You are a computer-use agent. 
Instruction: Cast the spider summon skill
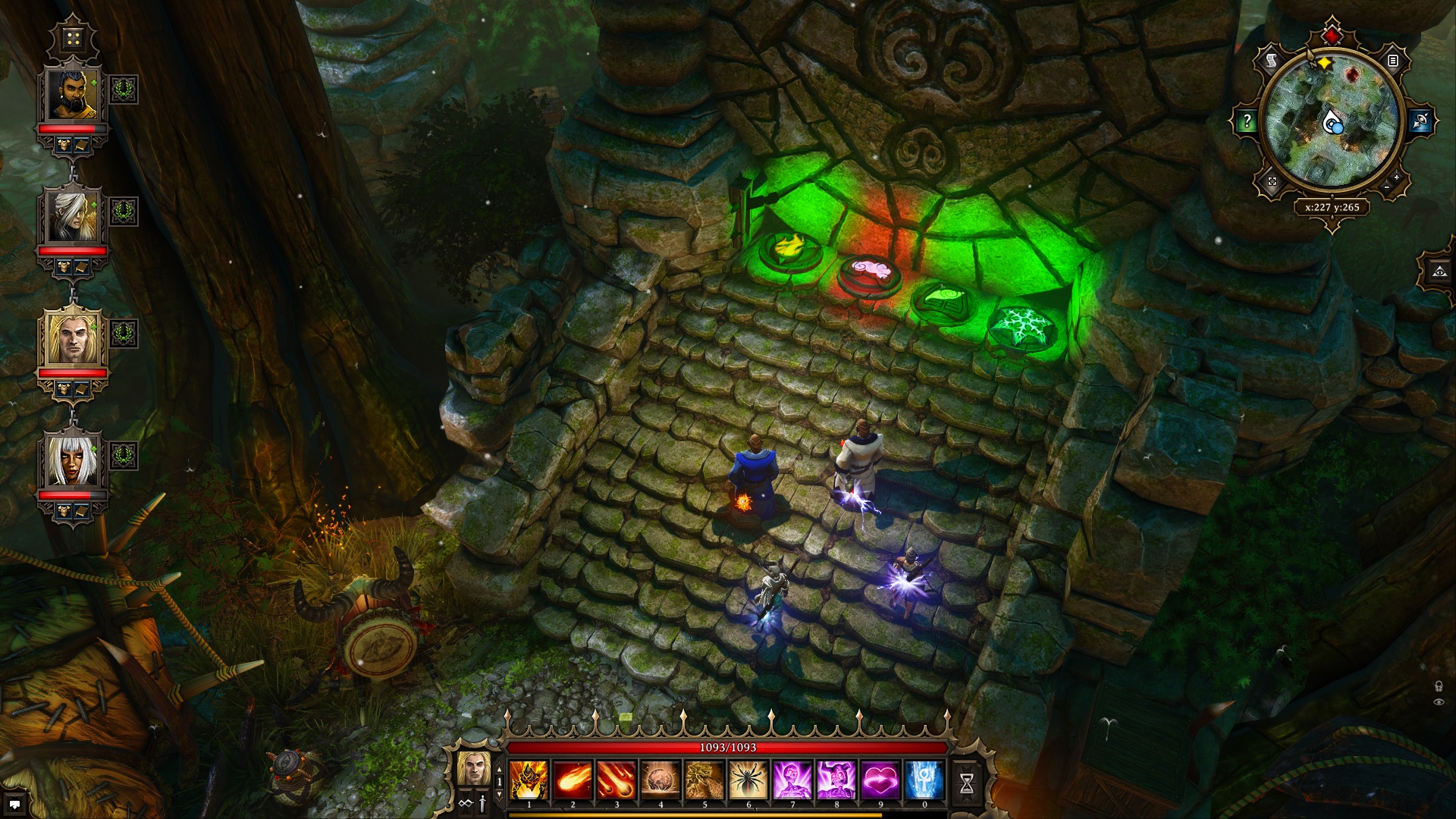[x=748, y=780]
